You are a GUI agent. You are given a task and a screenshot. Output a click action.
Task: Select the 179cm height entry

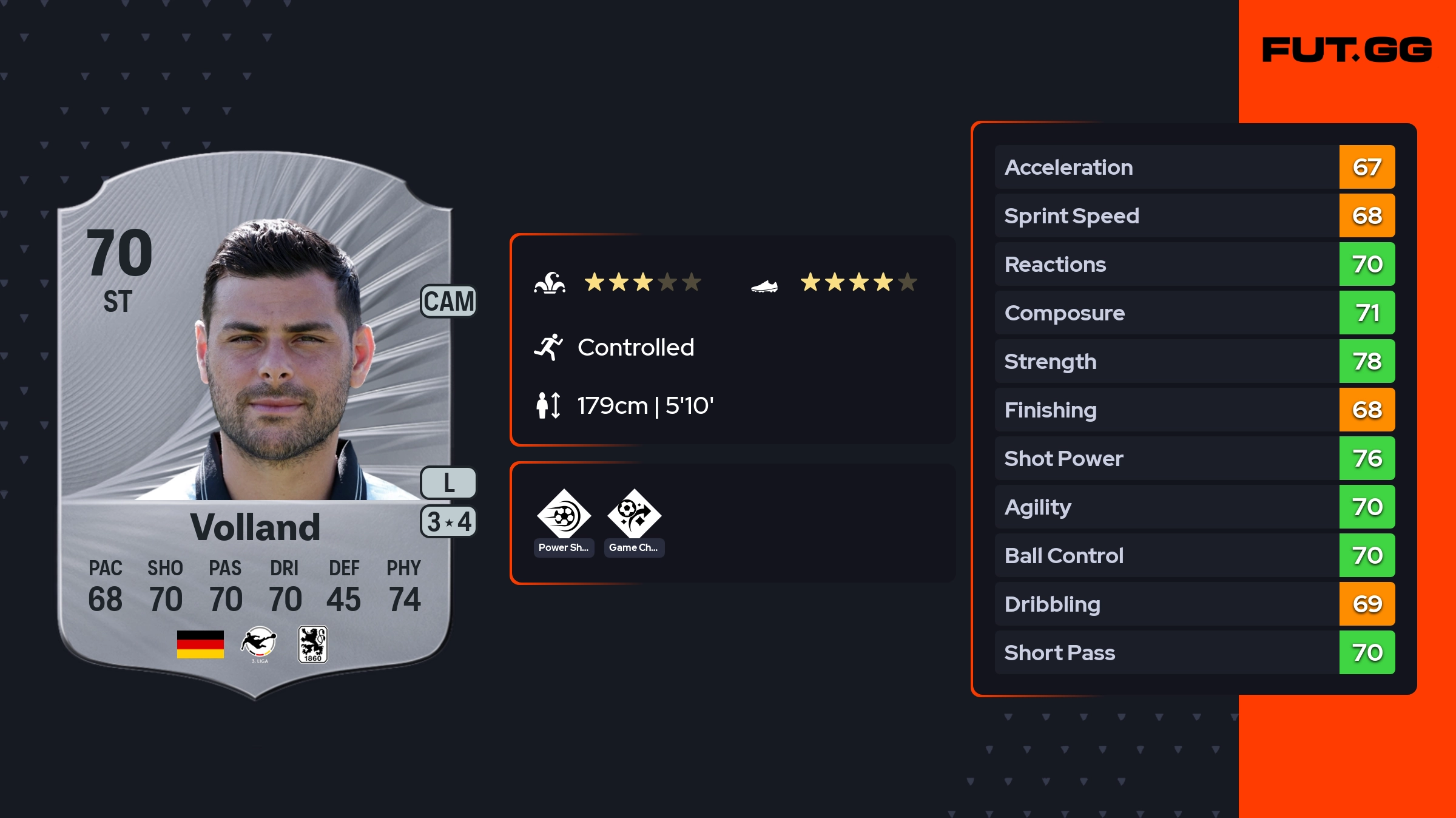pos(644,405)
